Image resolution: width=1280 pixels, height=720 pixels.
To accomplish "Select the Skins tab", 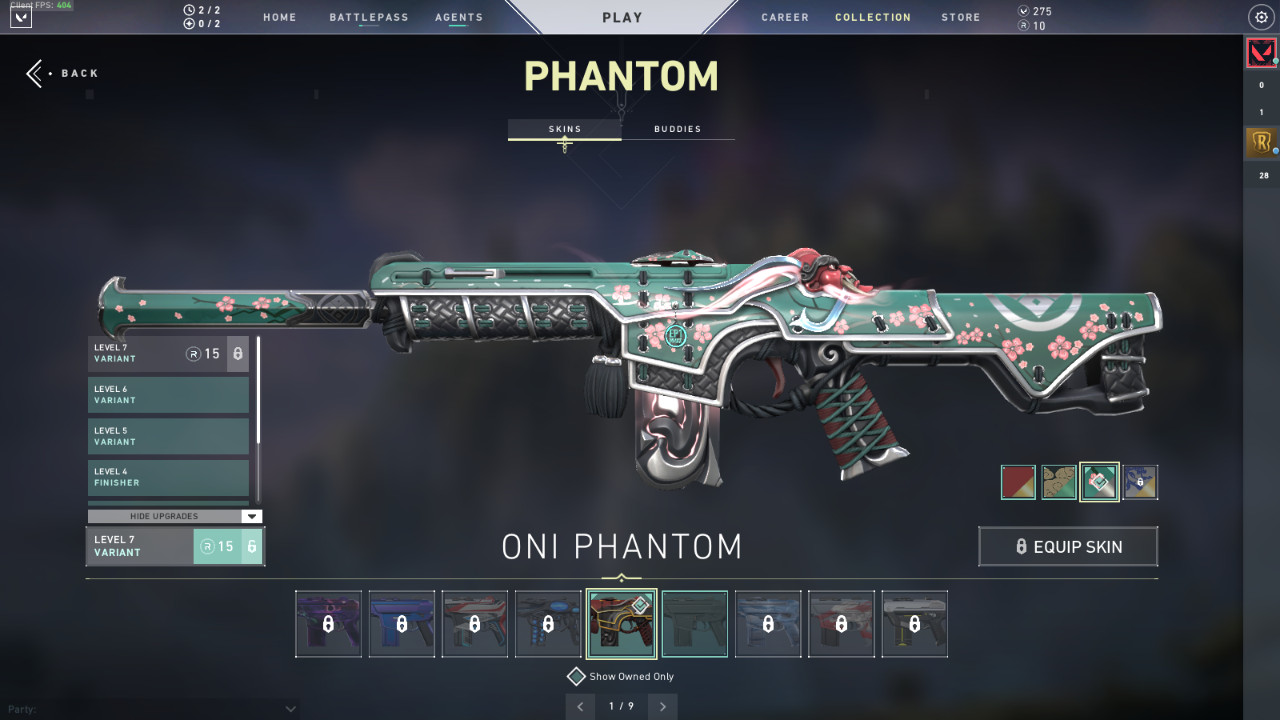I will (565, 129).
